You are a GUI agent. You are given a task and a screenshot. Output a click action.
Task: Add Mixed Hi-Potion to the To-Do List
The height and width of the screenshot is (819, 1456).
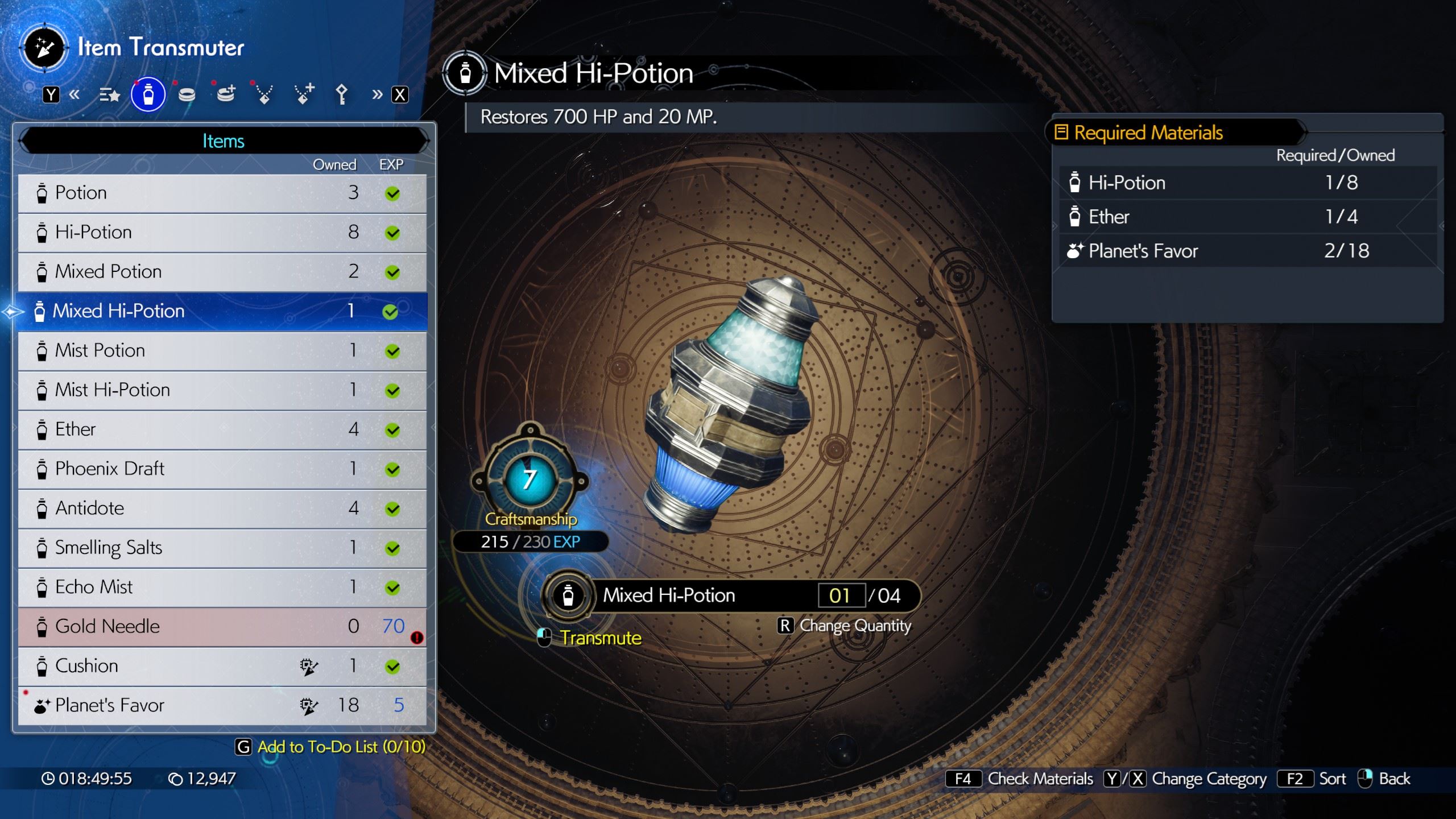pyautogui.click(x=341, y=747)
